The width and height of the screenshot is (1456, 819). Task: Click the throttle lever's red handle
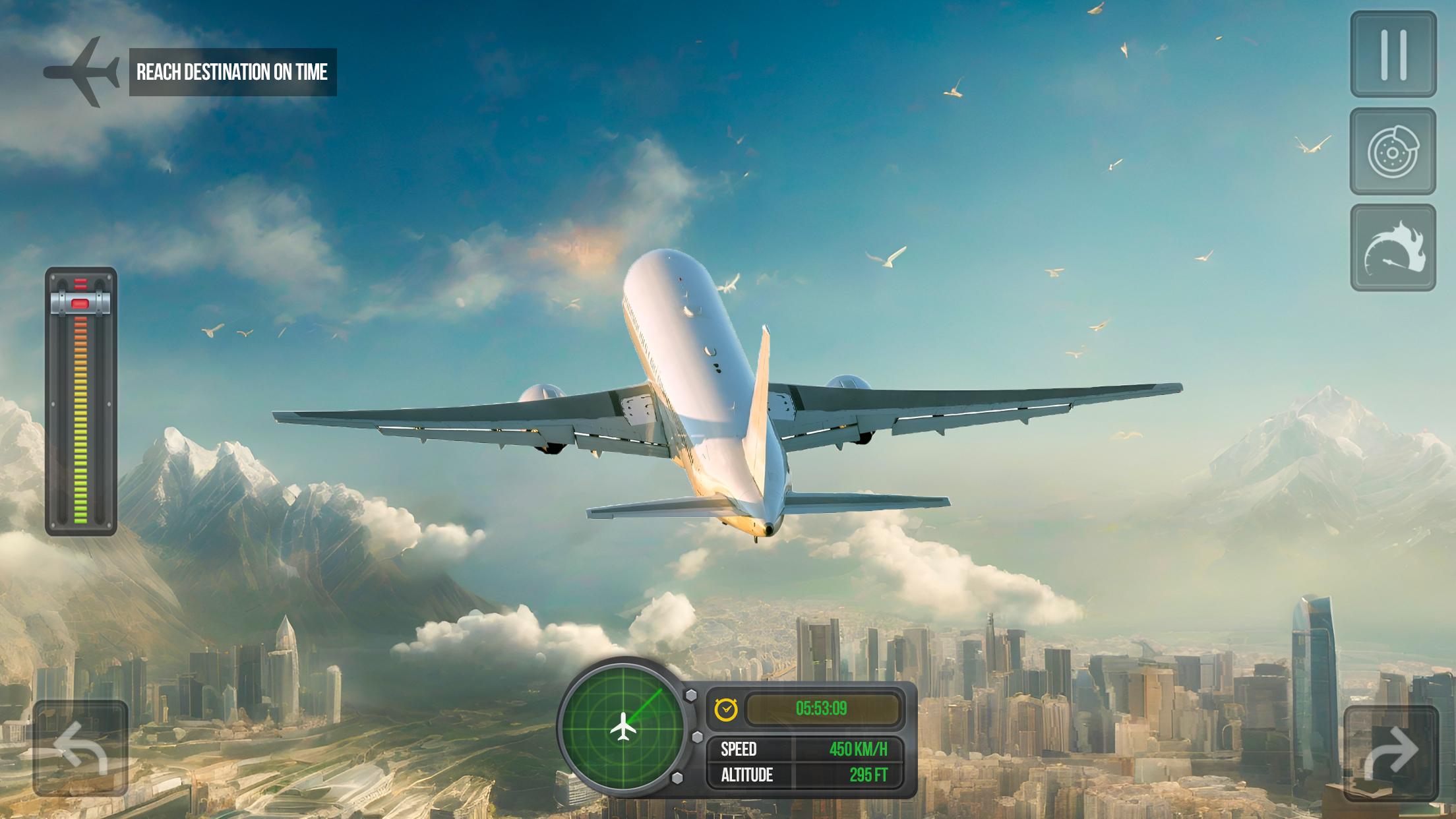coord(80,304)
